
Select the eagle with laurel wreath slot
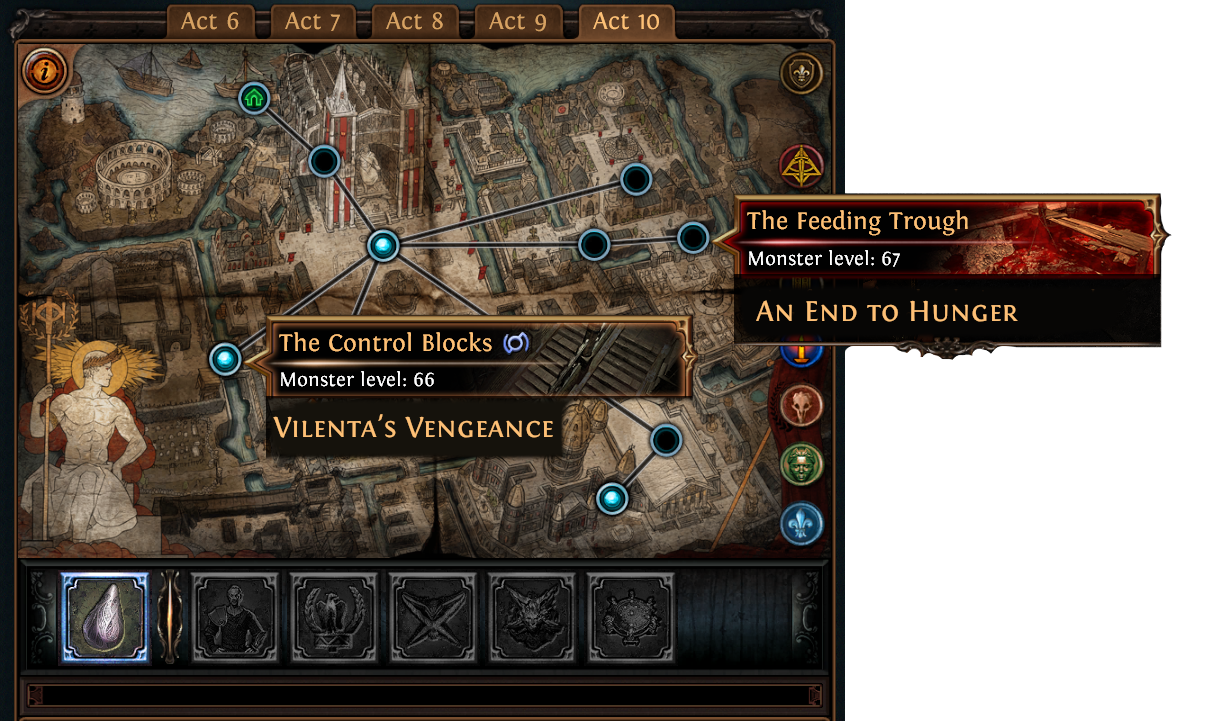click(x=334, y=617)
